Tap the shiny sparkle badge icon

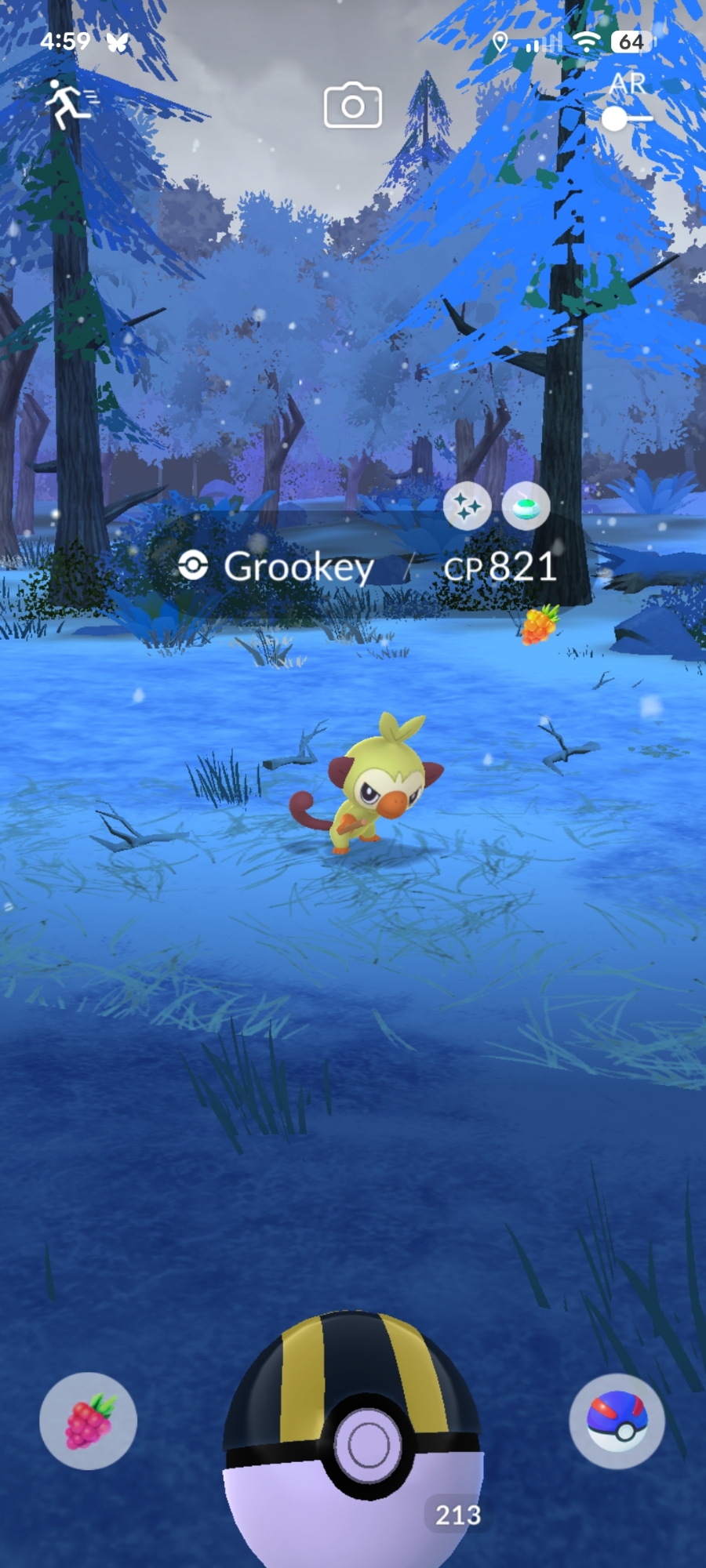tap(467, 506)
